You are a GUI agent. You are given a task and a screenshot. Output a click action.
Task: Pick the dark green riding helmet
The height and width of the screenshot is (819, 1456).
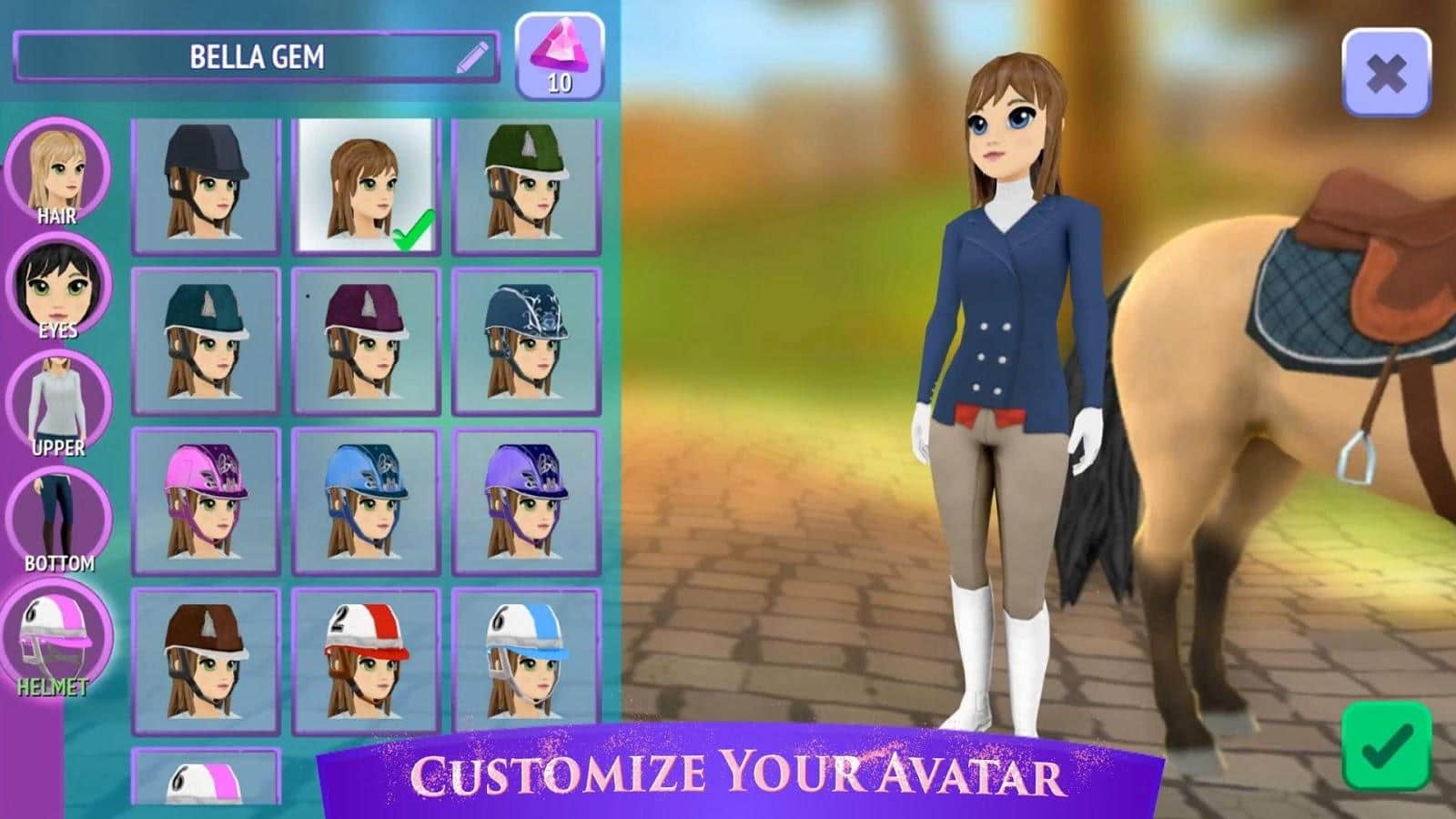525,186
